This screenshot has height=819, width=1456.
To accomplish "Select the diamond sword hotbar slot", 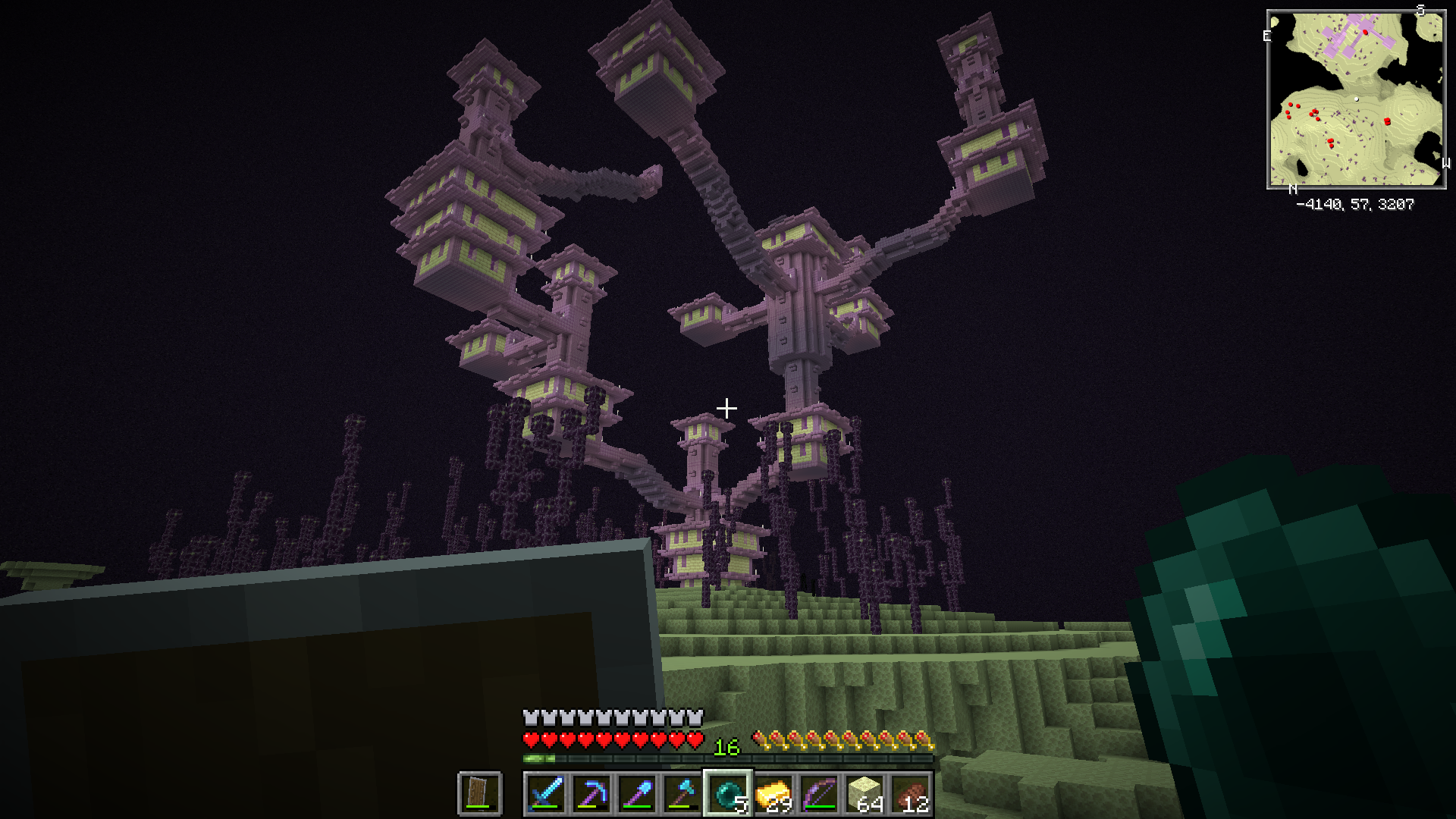I will [546, 793].
